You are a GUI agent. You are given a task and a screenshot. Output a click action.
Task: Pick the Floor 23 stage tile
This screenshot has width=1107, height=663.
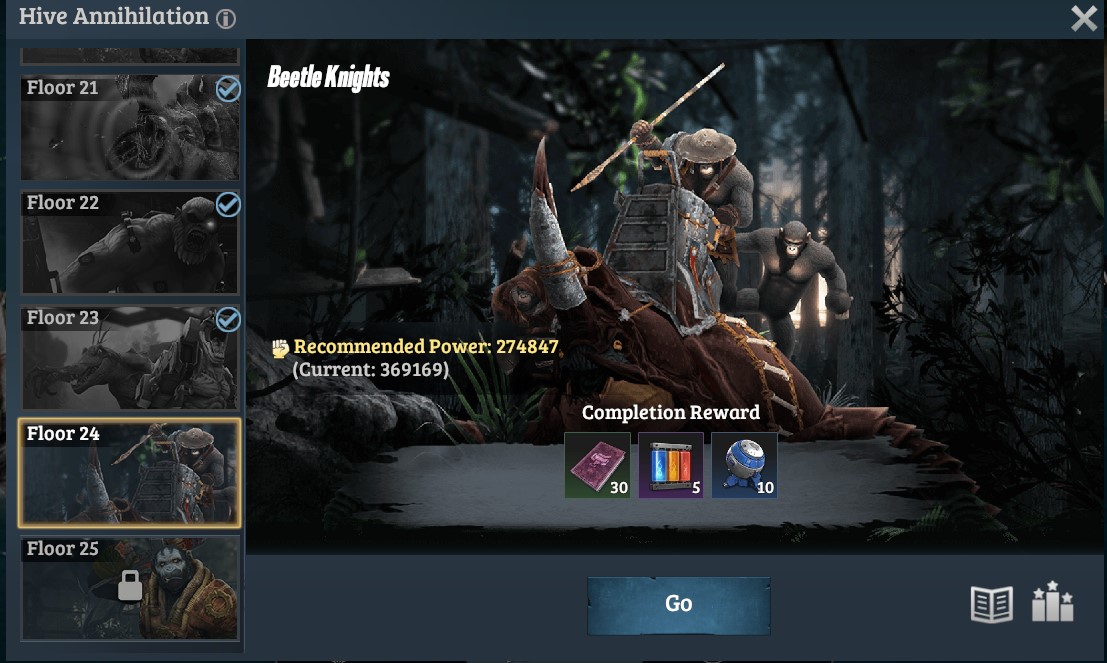(x=130, y=357)
